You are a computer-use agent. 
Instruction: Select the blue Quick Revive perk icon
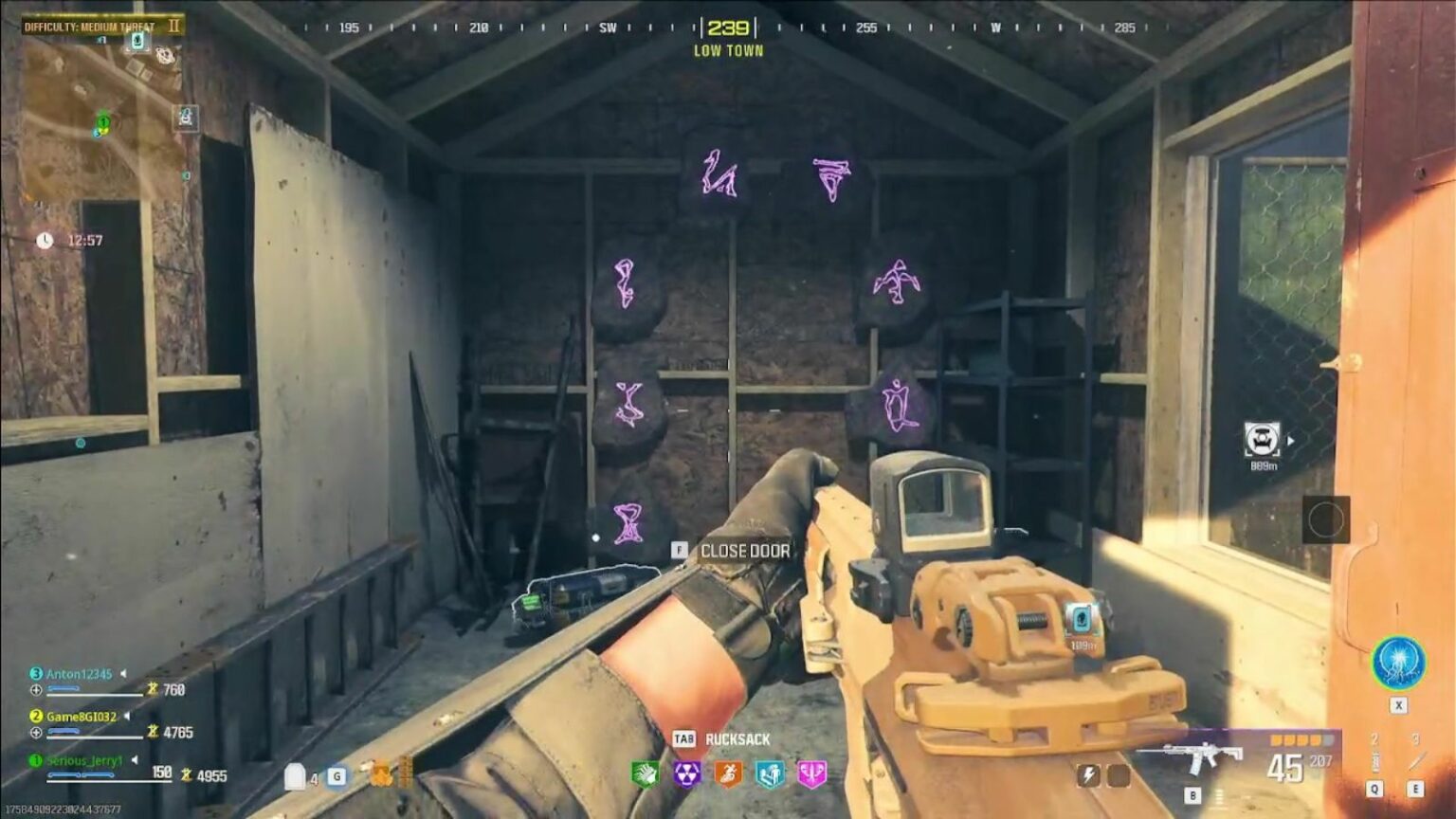coord(768,774)
